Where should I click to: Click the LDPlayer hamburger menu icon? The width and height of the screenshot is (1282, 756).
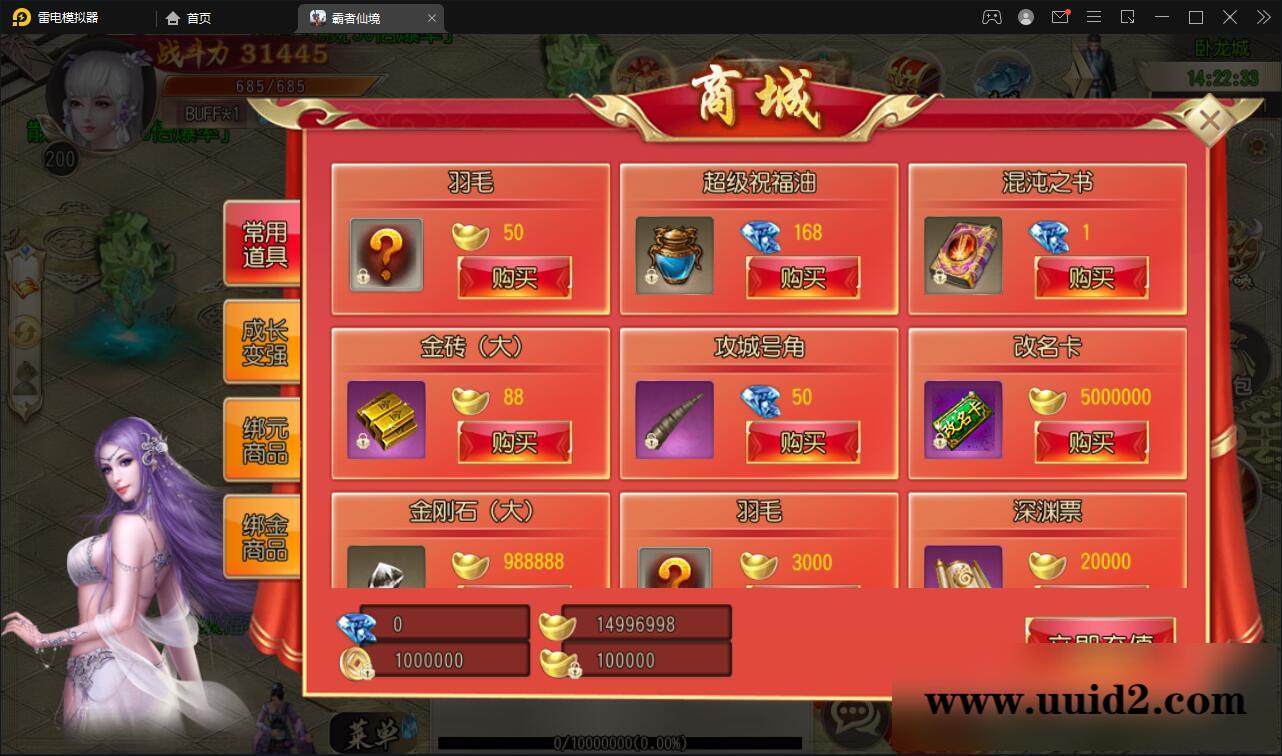pyautogui.click(x=1094, y=17)
